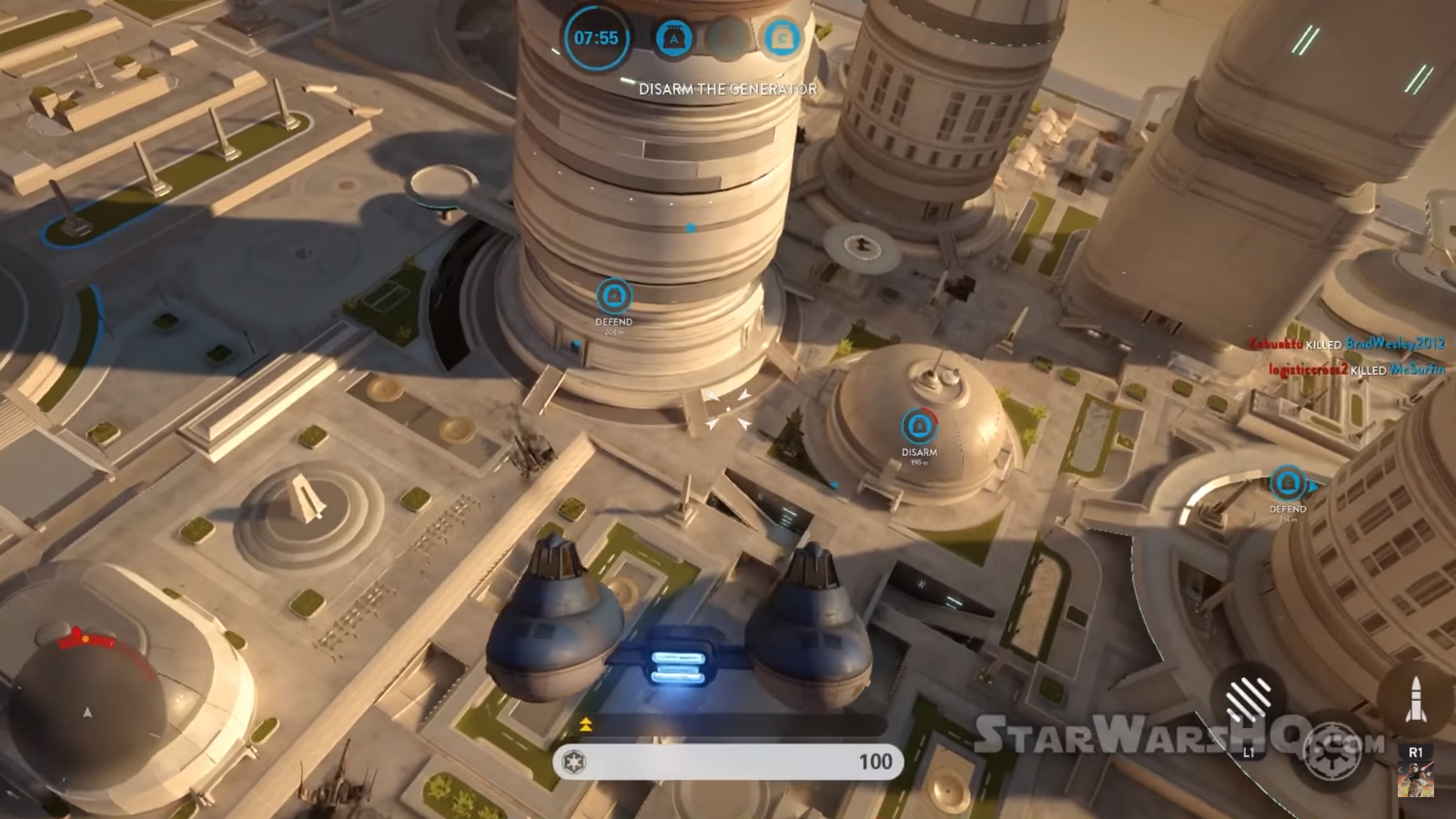Click the stormtrooper thumbnail image
The height and width of the screenshot is (819, 1456).
click(x=1415, y=781)
